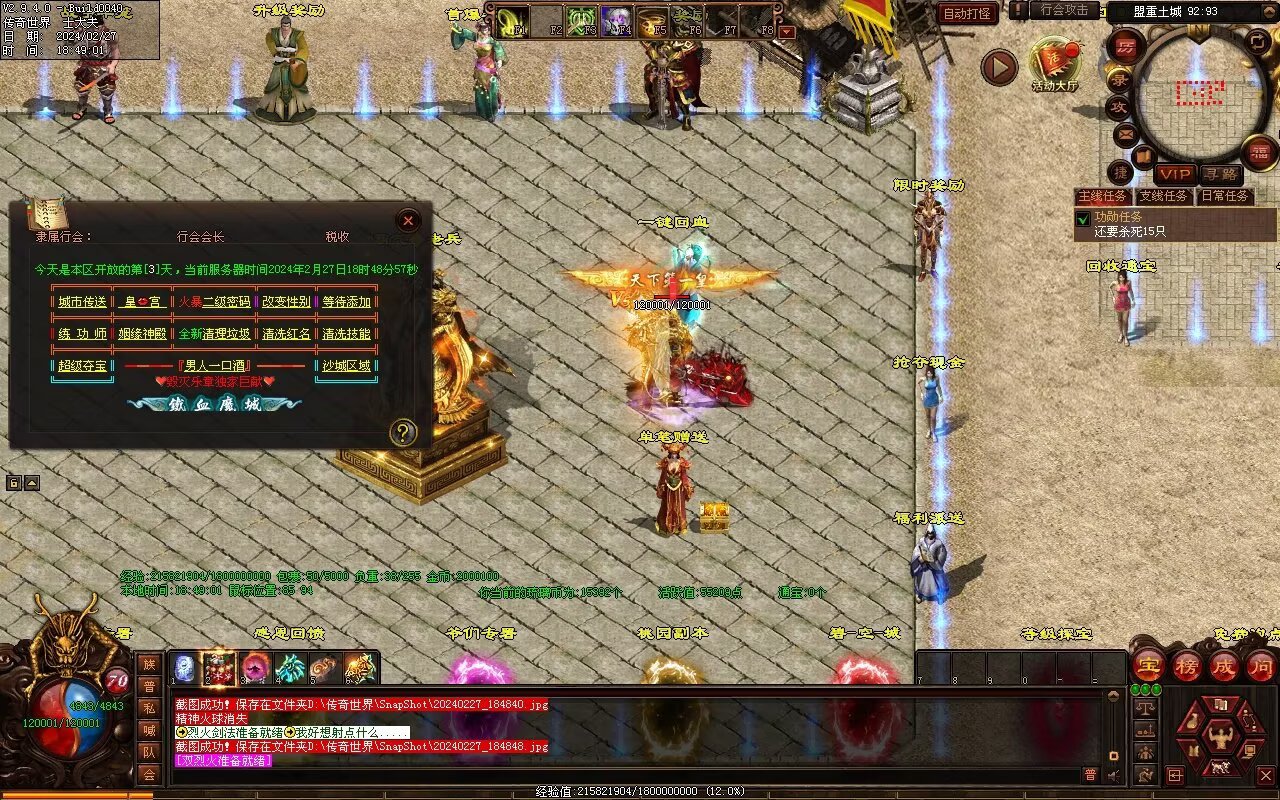Image resolution: width=1280 pixels, height=800 pixels.
Task: Go to the 沙城区域 Sand City area
Action: tap(346, 366)
